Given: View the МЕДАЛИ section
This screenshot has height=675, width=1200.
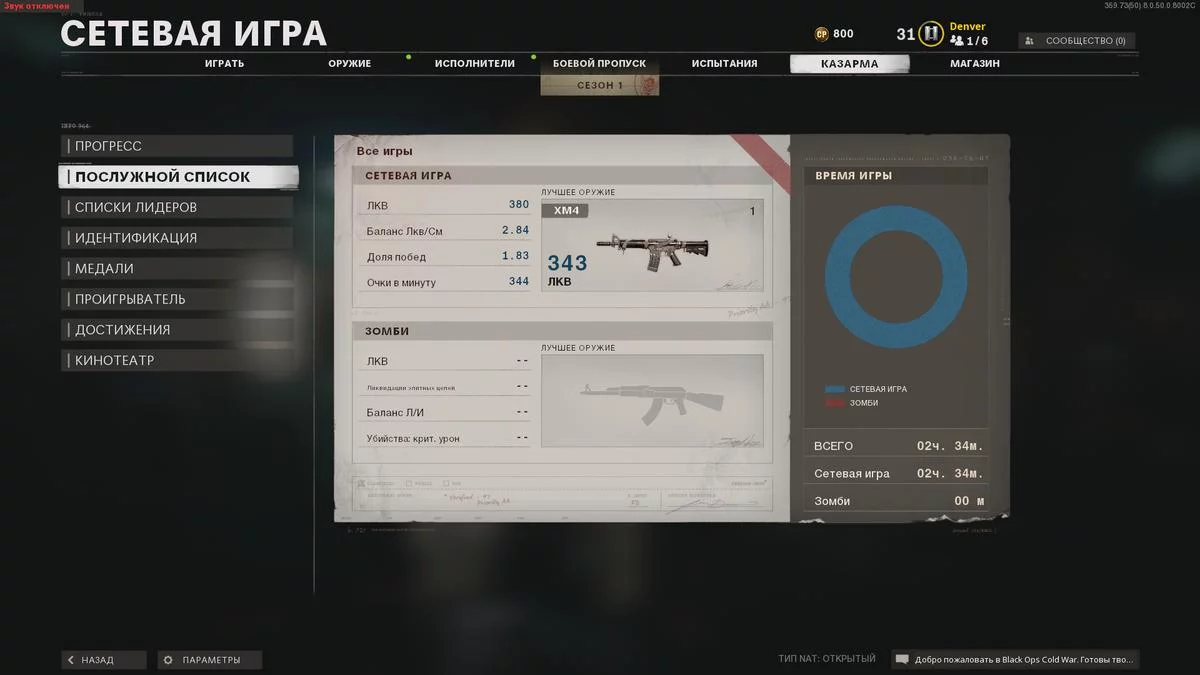Looking at the screenshot, I should click(x=176, y=268).
